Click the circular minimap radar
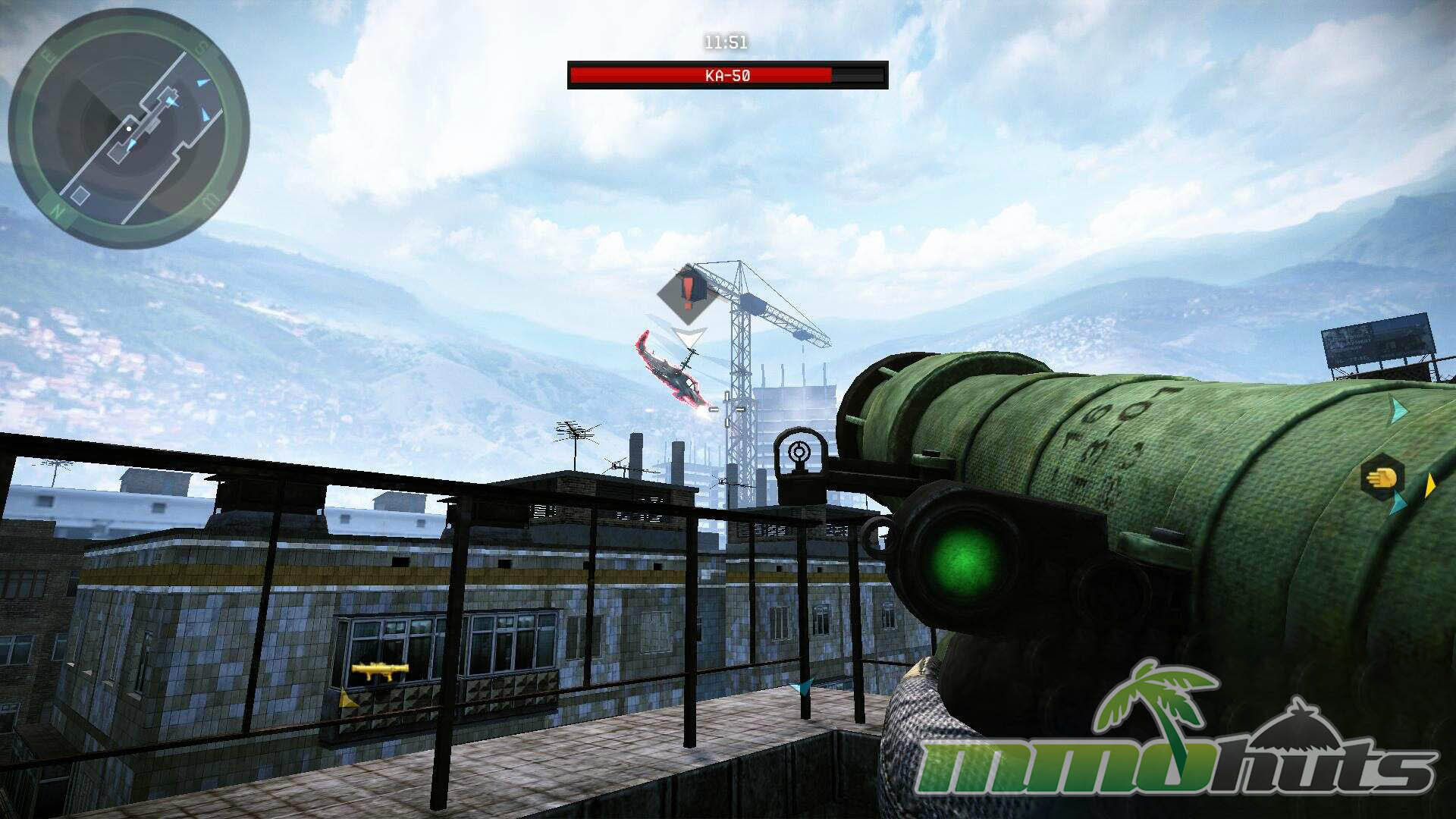1456x819 pixels. pyautogui.click(x=129, y=129)
